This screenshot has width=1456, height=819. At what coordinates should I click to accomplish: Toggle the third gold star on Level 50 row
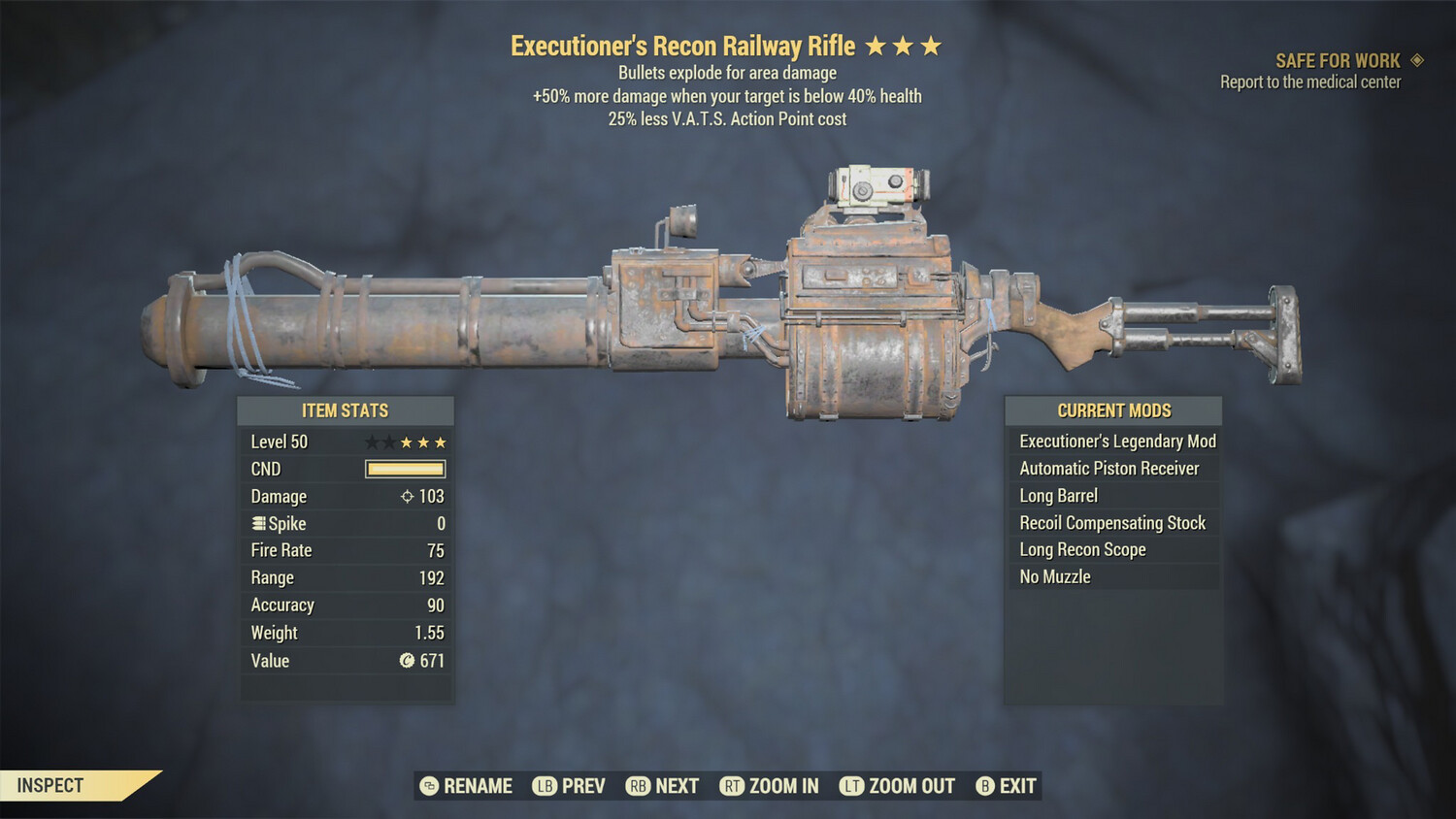pyautogui.click(x=442, y=442)
